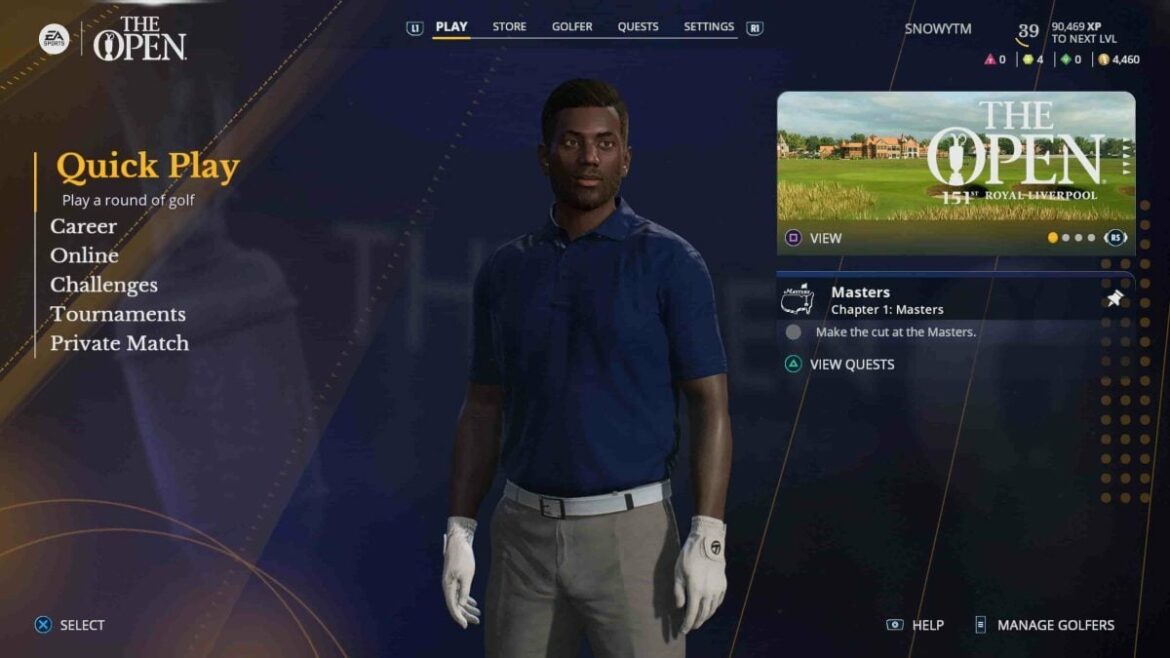1170x658 pixels.
Task: Toggle the pin on Masters quest
Action: (1114, 299)
